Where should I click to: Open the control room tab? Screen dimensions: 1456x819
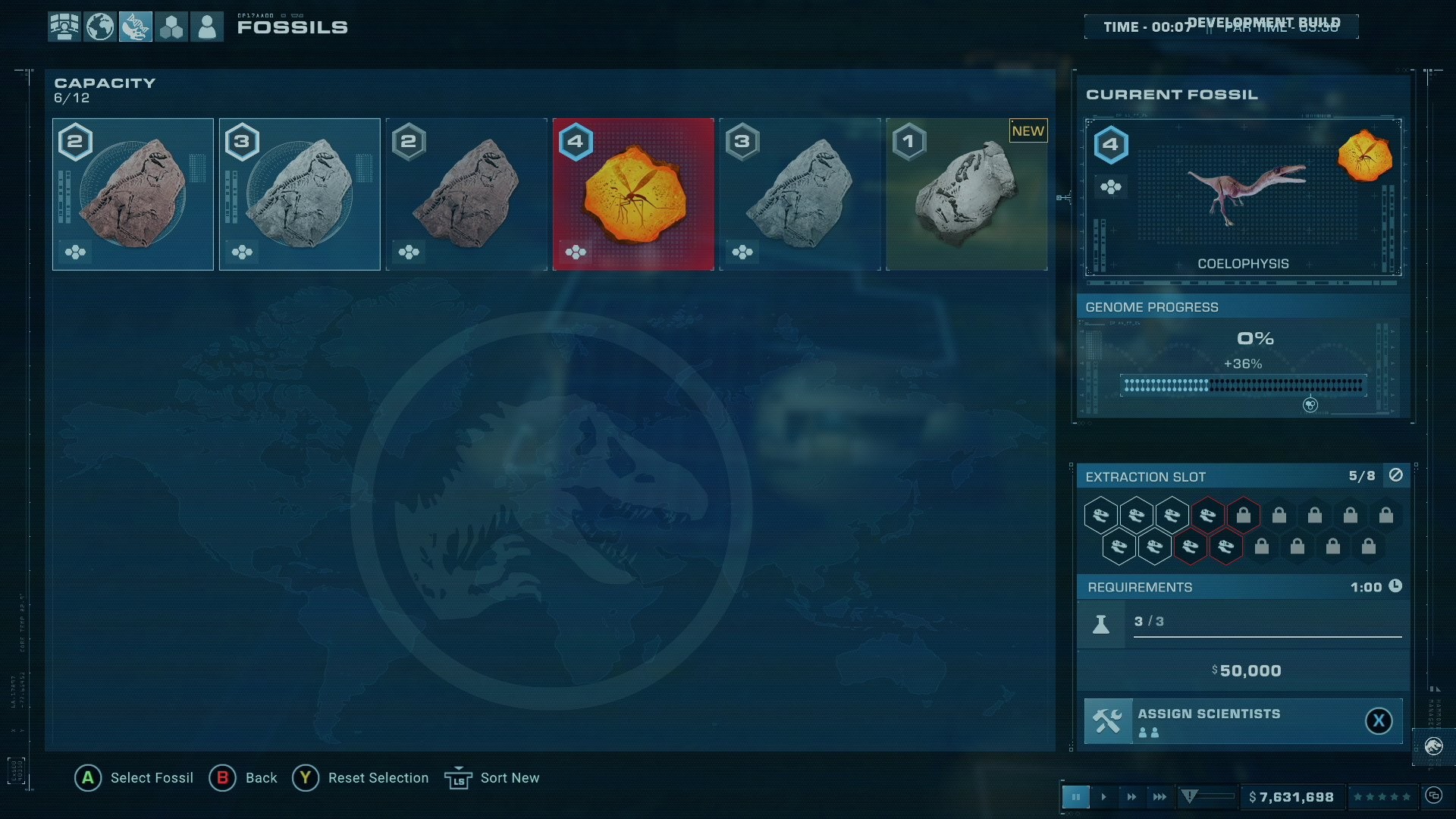point(64,27)
